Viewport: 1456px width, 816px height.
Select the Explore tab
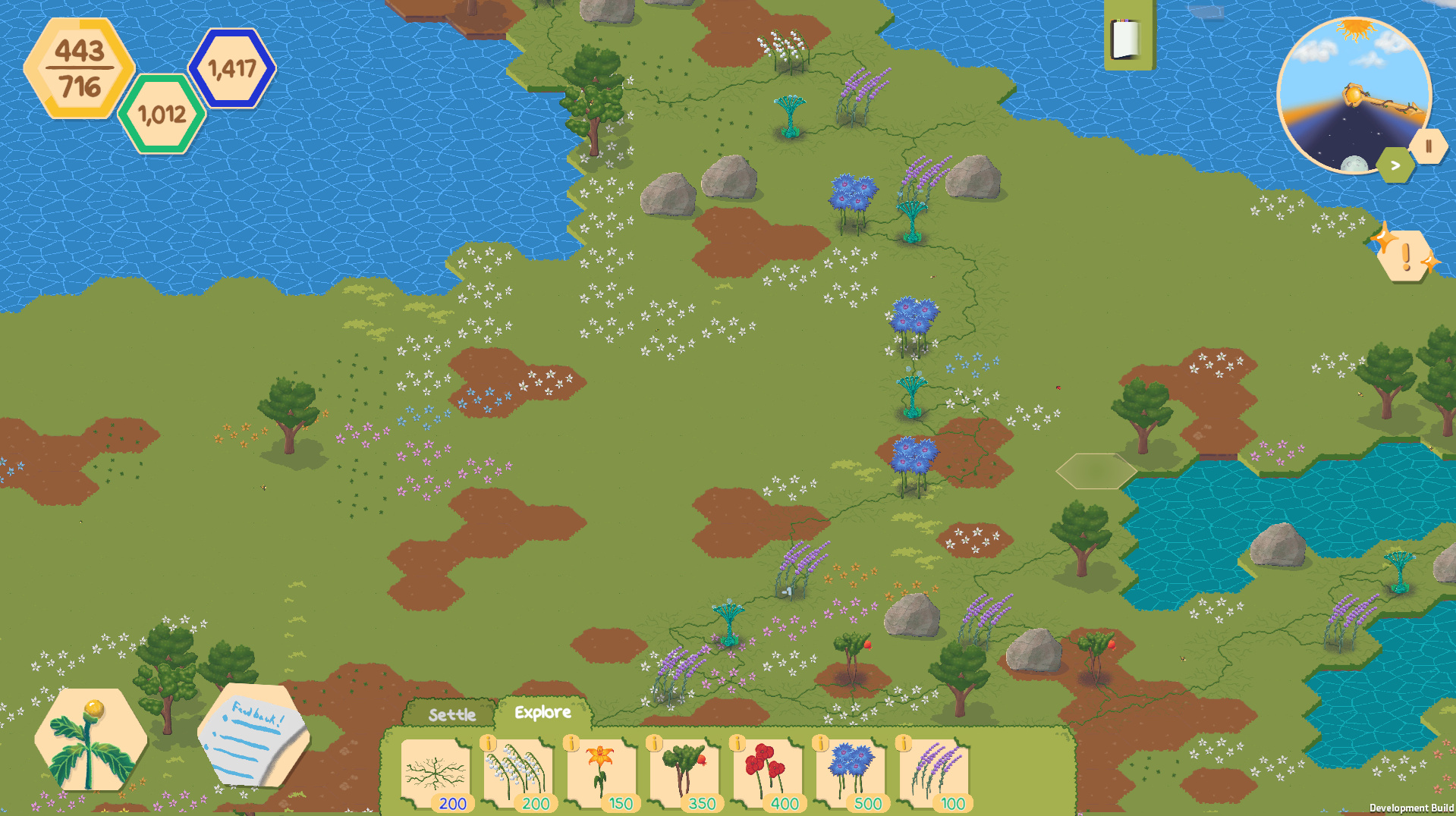542,713
